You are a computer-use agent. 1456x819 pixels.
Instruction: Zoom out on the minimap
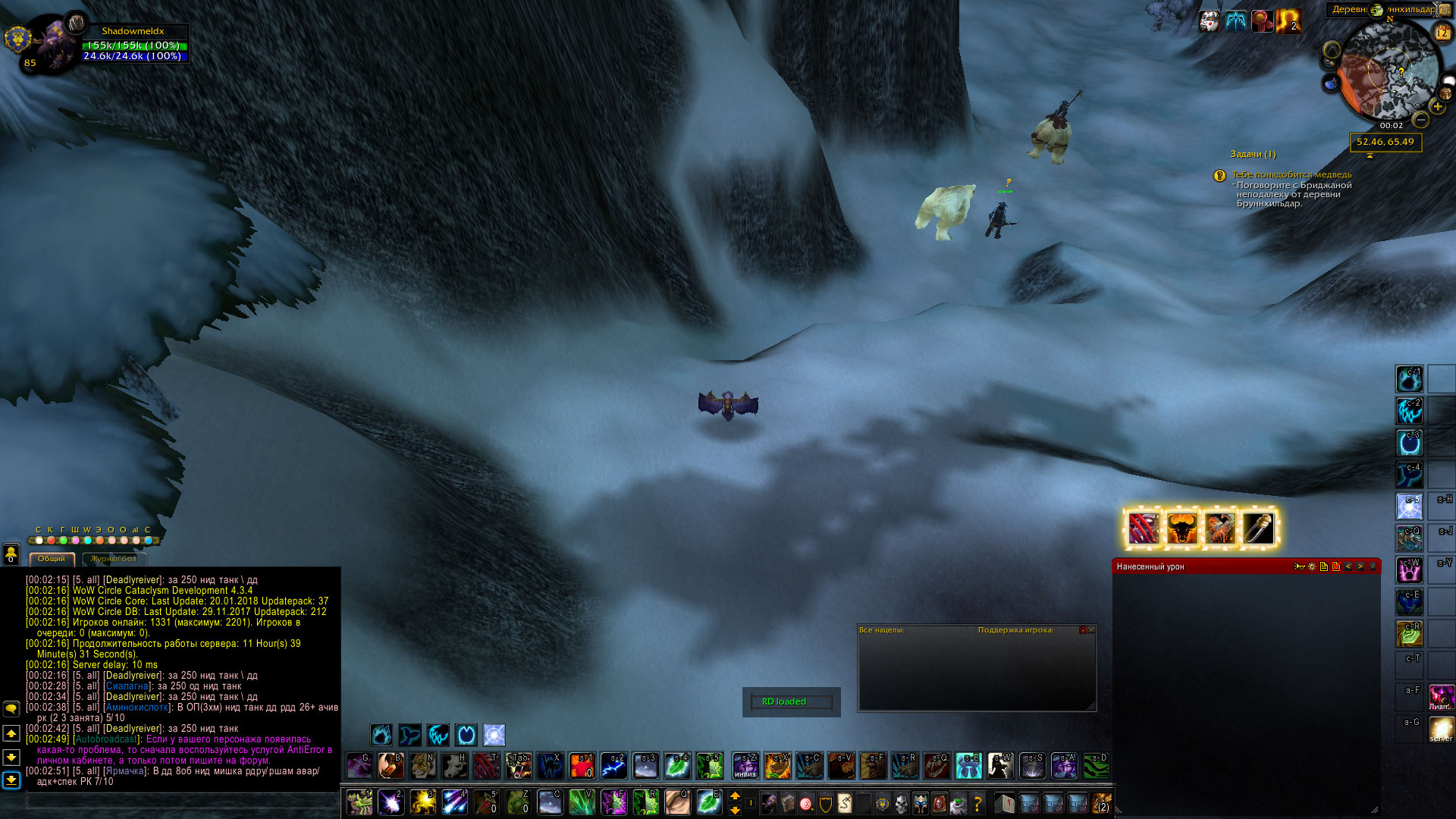[x=1421, y=120]
